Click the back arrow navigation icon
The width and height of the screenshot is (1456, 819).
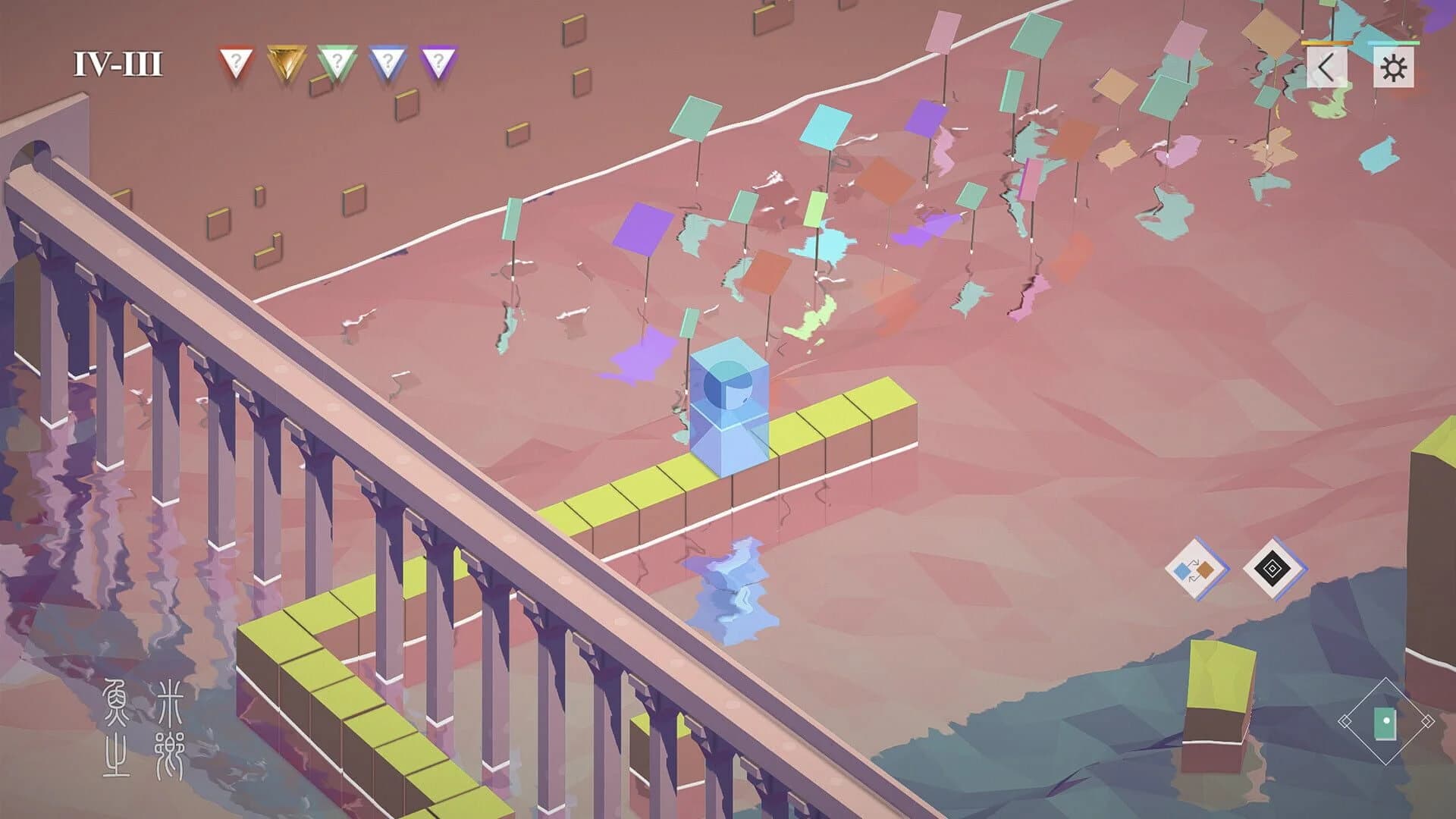tap(1327, 65)
